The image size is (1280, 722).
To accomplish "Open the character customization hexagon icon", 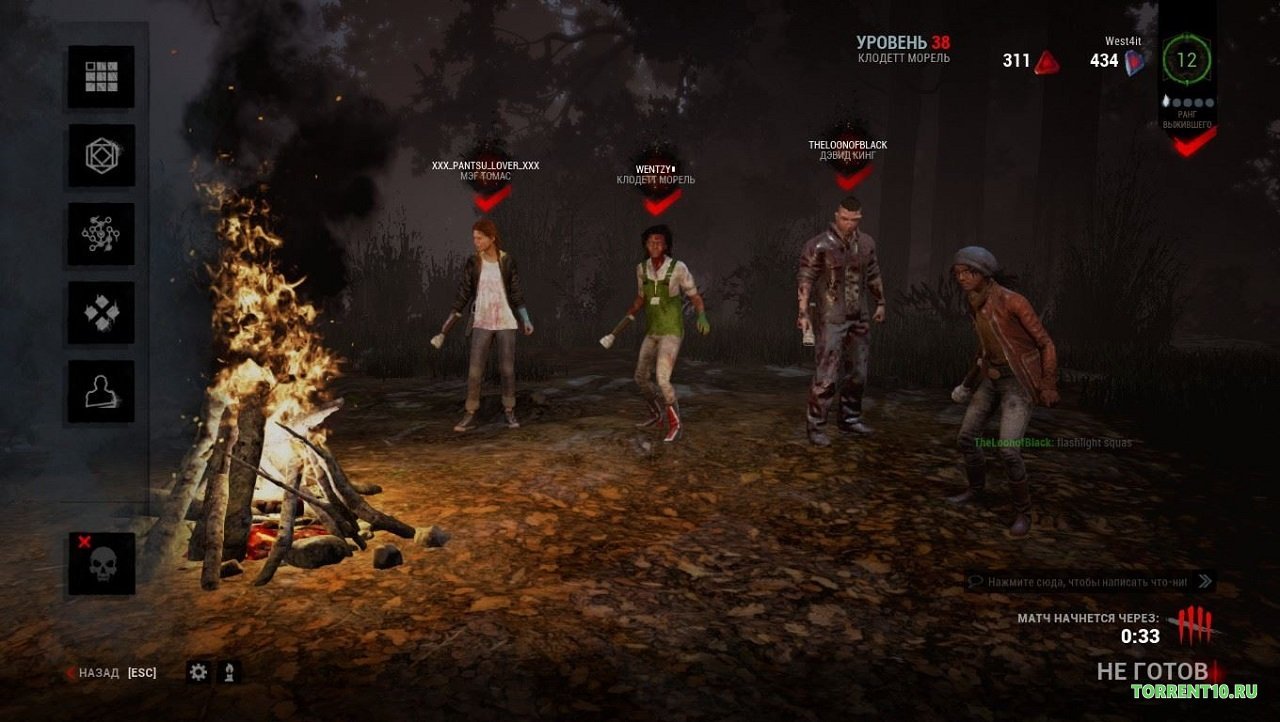I will click(x=100, y=154).
